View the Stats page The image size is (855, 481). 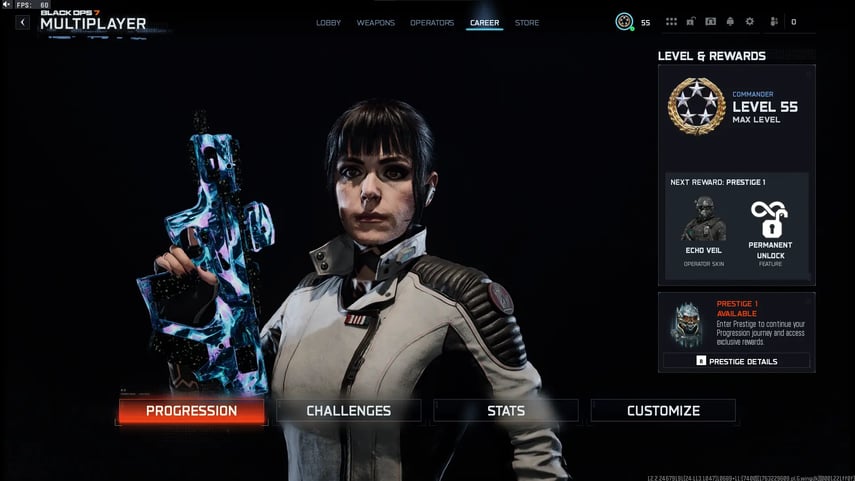506,410
